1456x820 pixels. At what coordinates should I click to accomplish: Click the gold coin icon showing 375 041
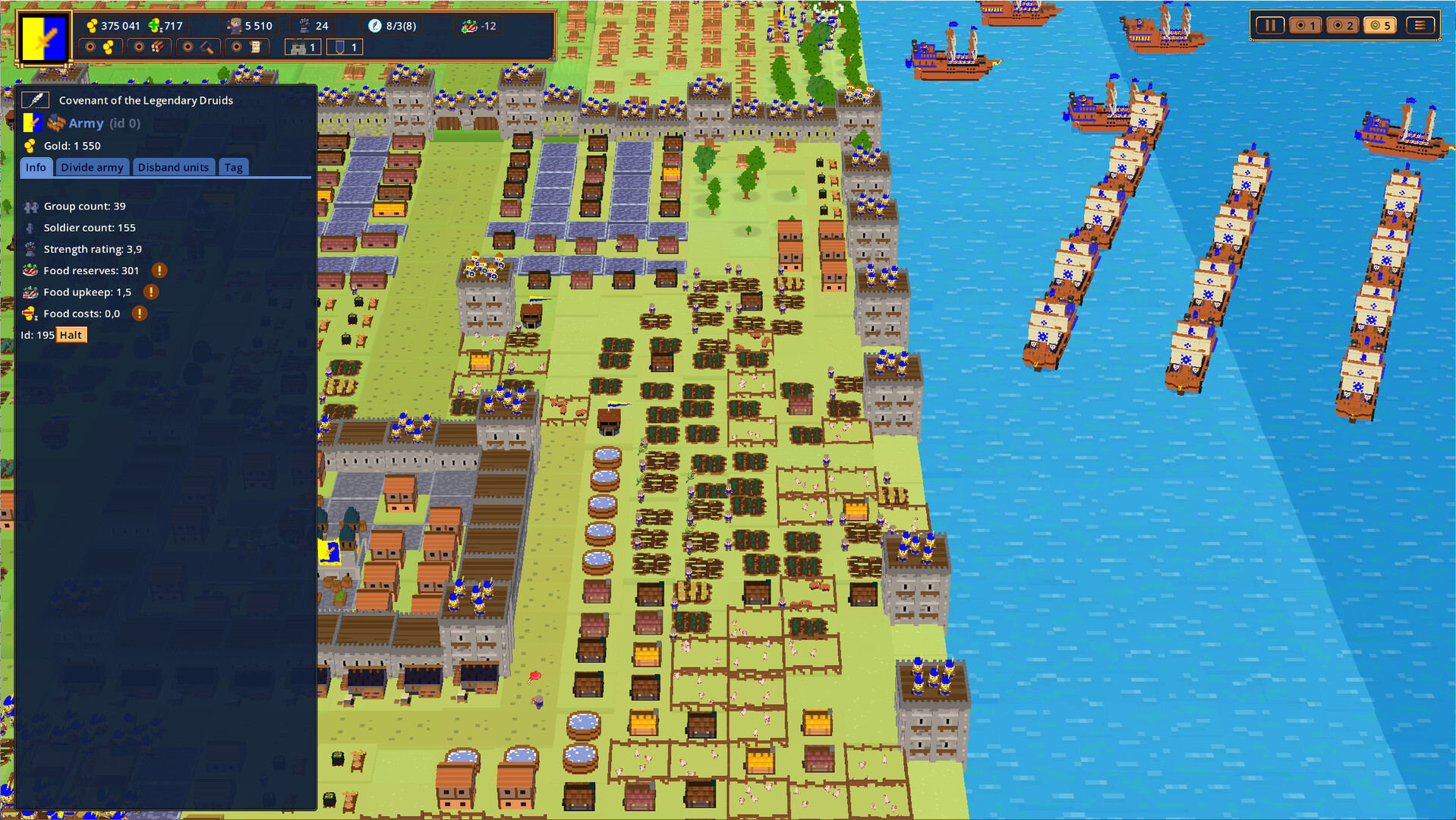pos(92,25)
